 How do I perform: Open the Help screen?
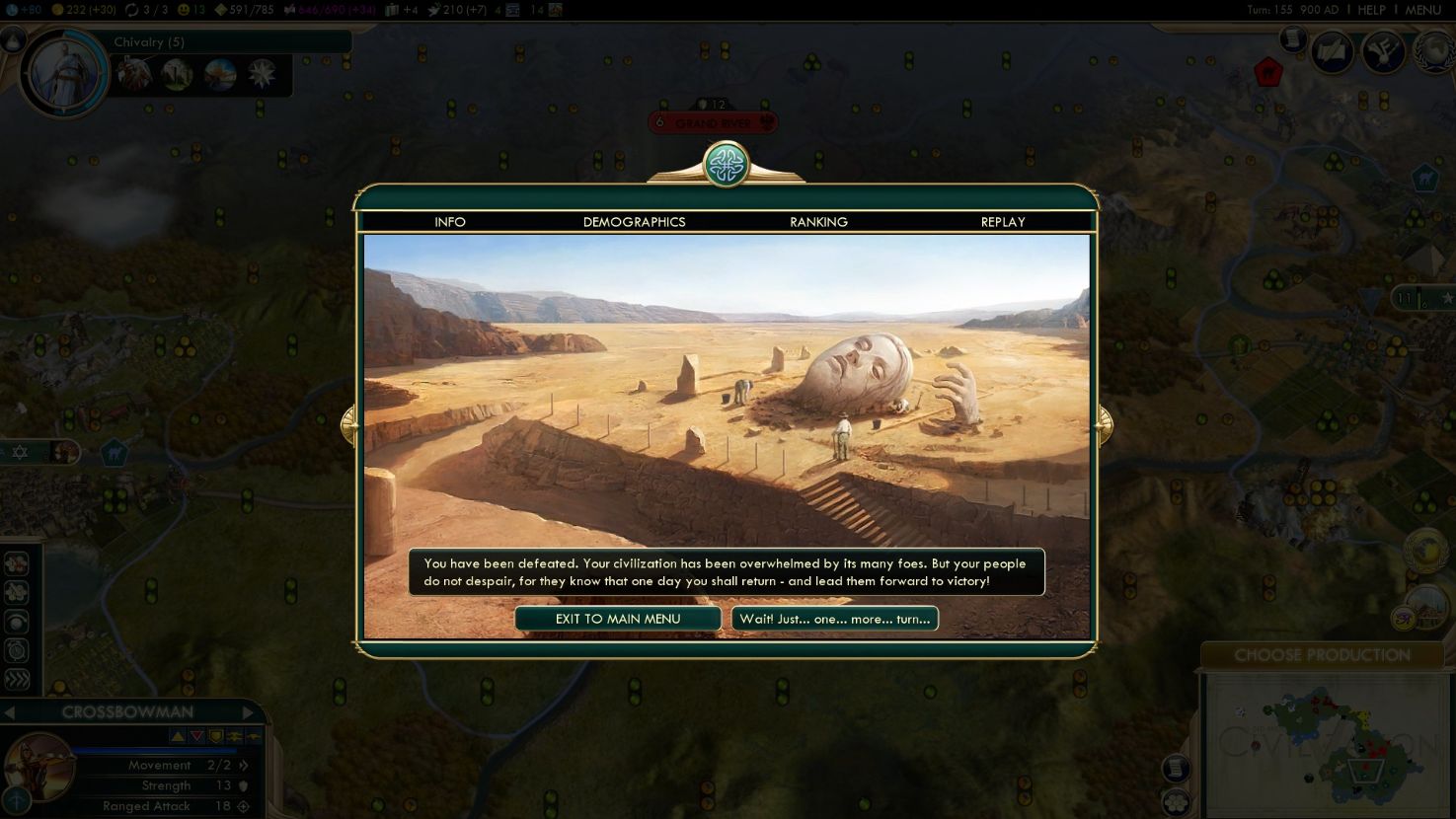click(x=1371, y=10)
